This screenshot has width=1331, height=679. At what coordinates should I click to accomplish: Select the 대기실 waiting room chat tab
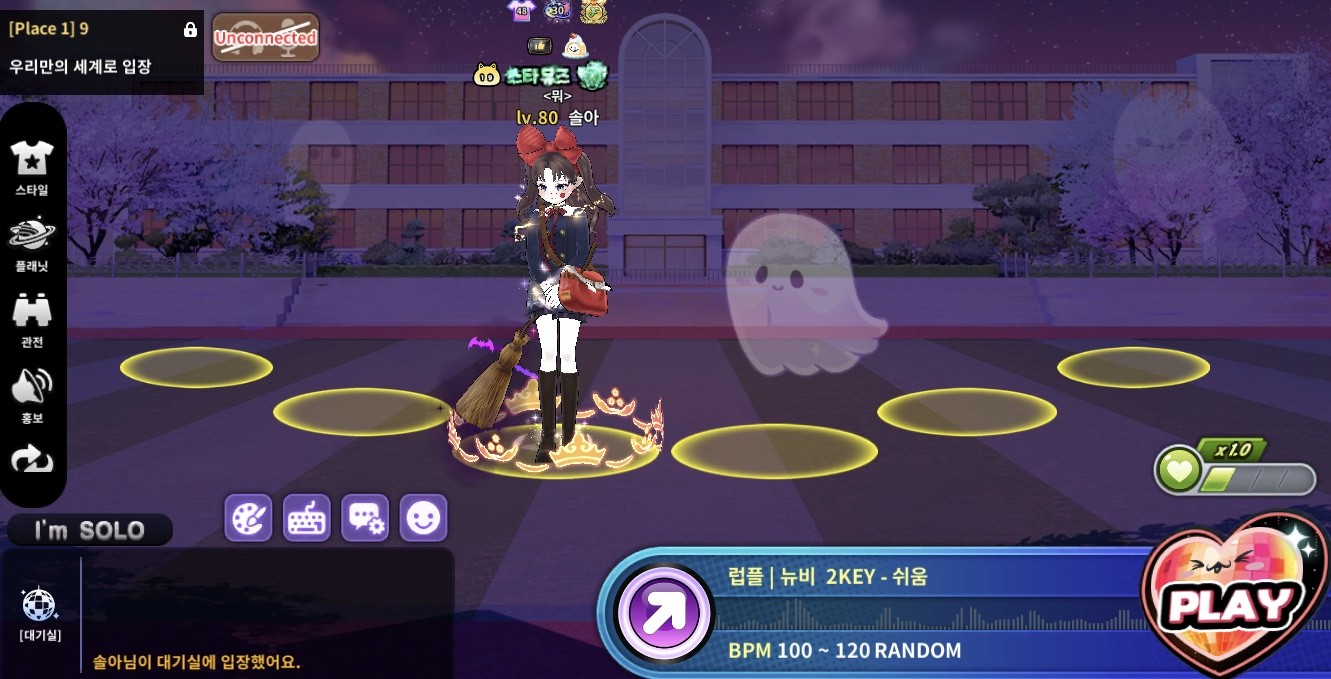[40, 613]
